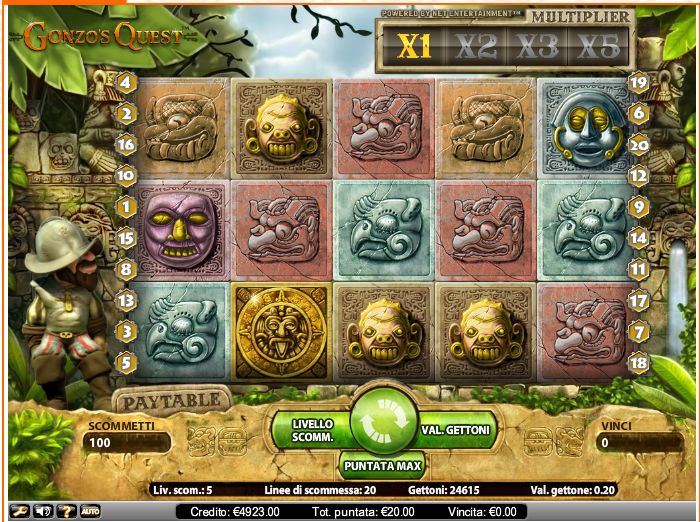The width and height of the screenshot is (700, 522).
Task: Open the Paytable stone sign
Action: 171,401
